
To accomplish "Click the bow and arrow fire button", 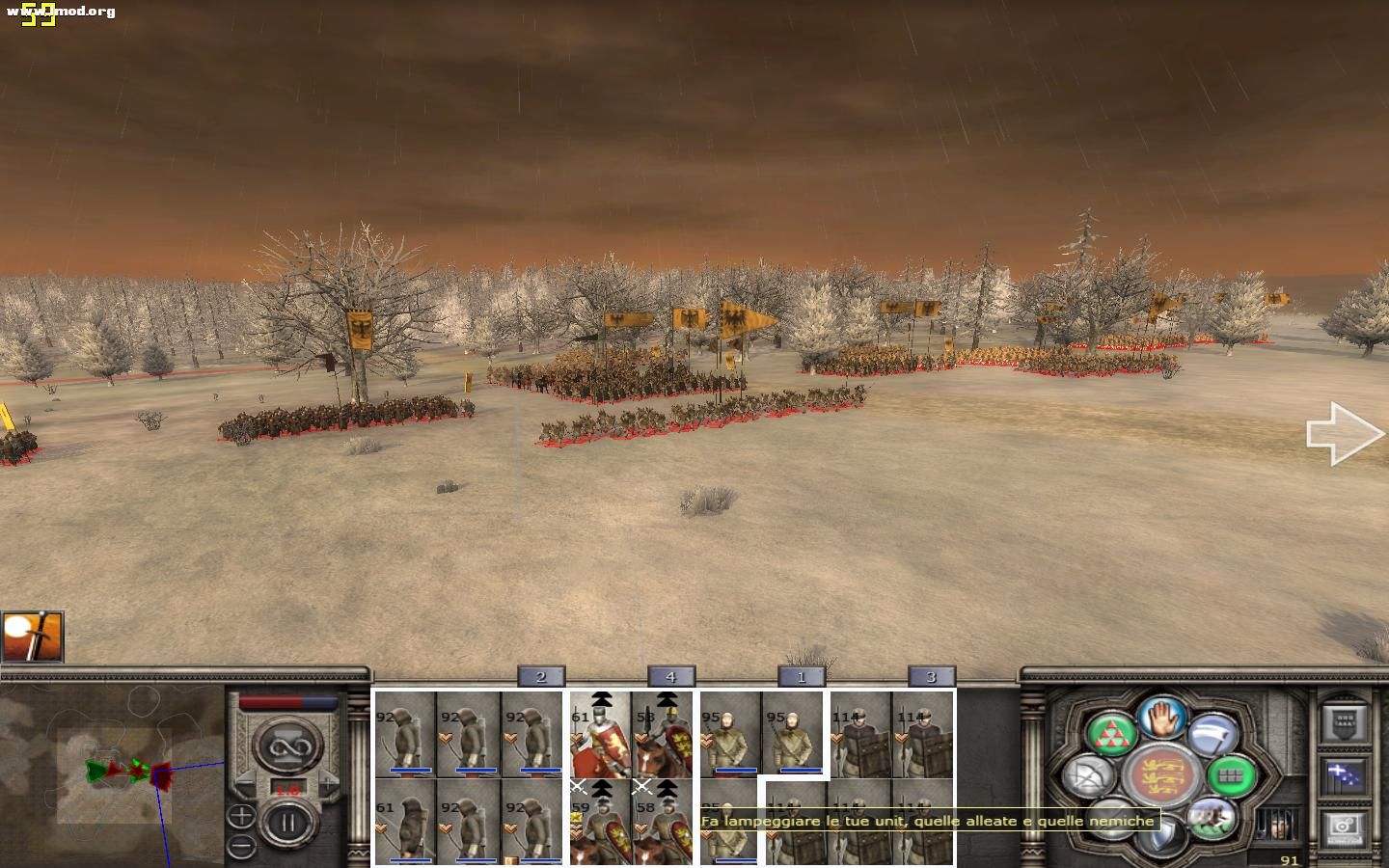I will coord(1090,776).
